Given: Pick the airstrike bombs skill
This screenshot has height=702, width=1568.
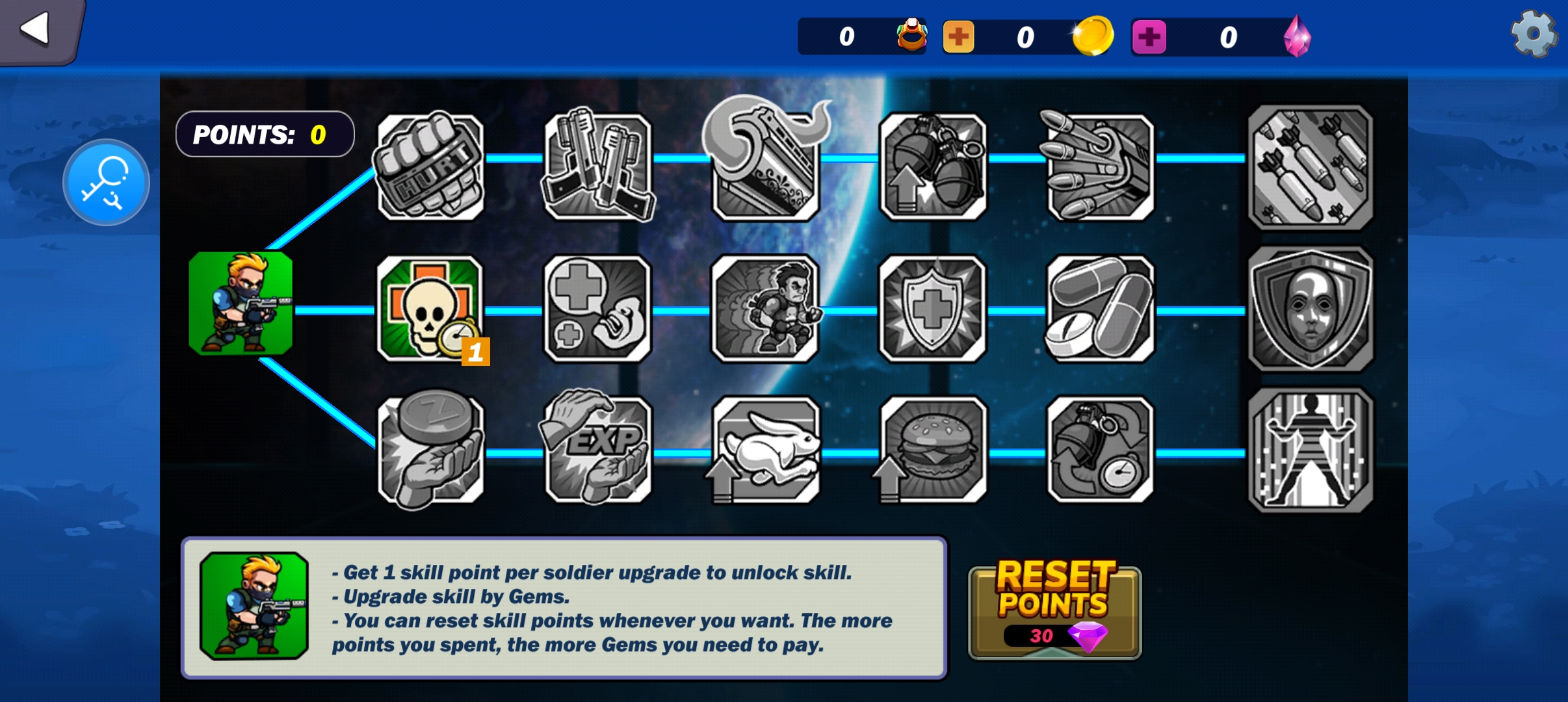Looking at the screenshot, I should click(x=1311, y=167).
